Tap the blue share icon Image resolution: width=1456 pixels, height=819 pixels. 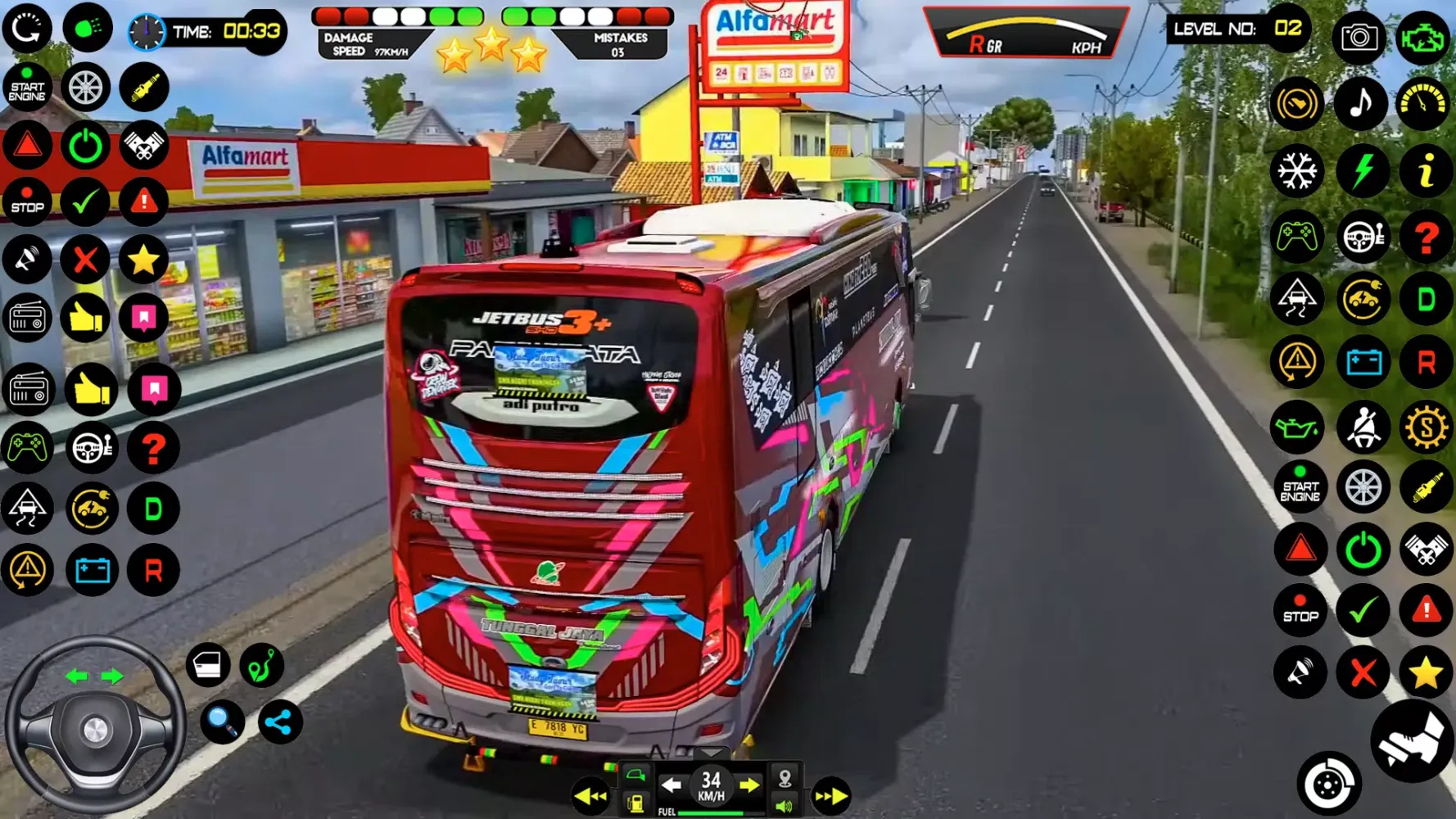point(279,722)
